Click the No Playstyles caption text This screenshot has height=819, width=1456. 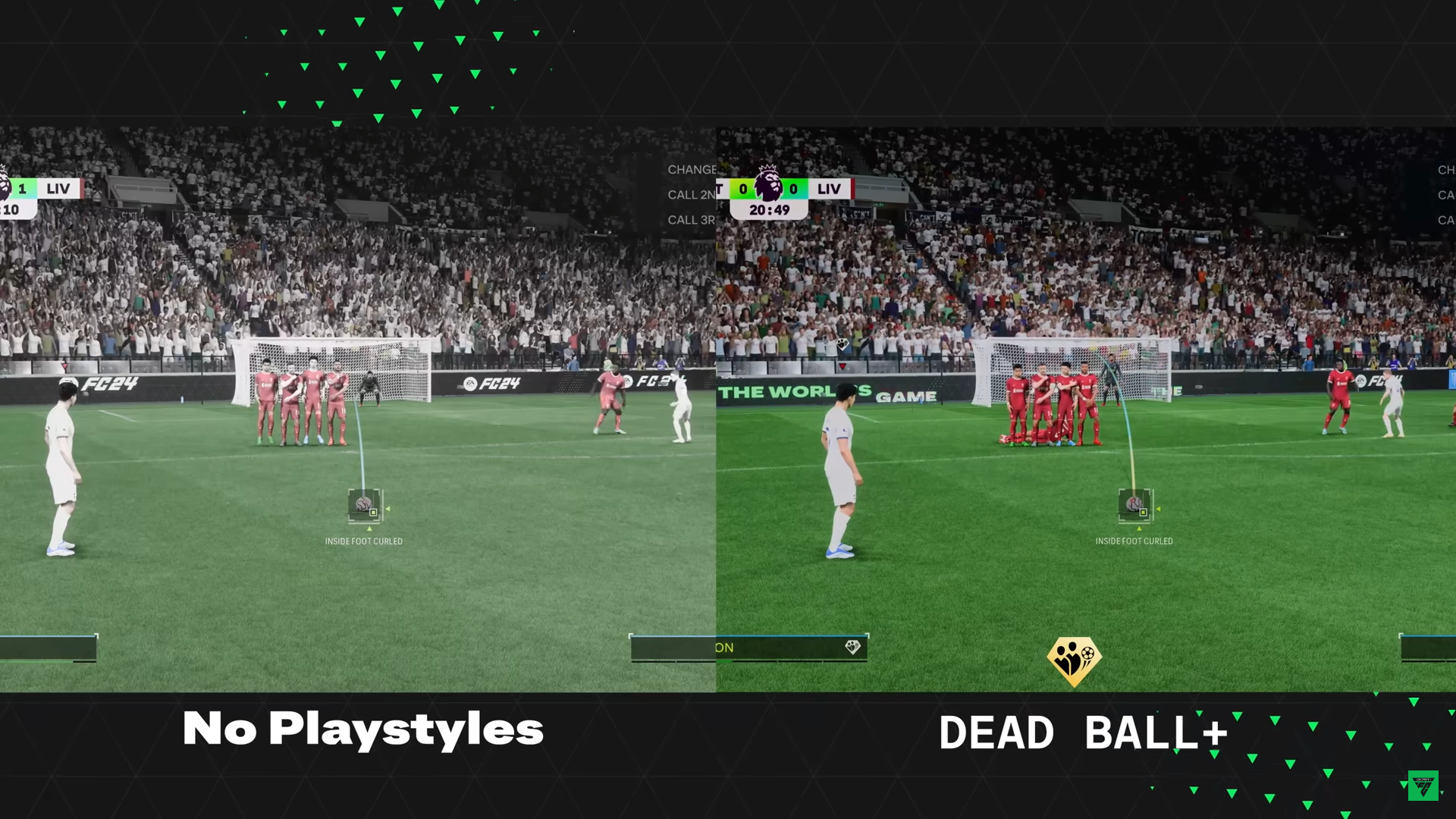pyautogui.click(x=362, y=729)
